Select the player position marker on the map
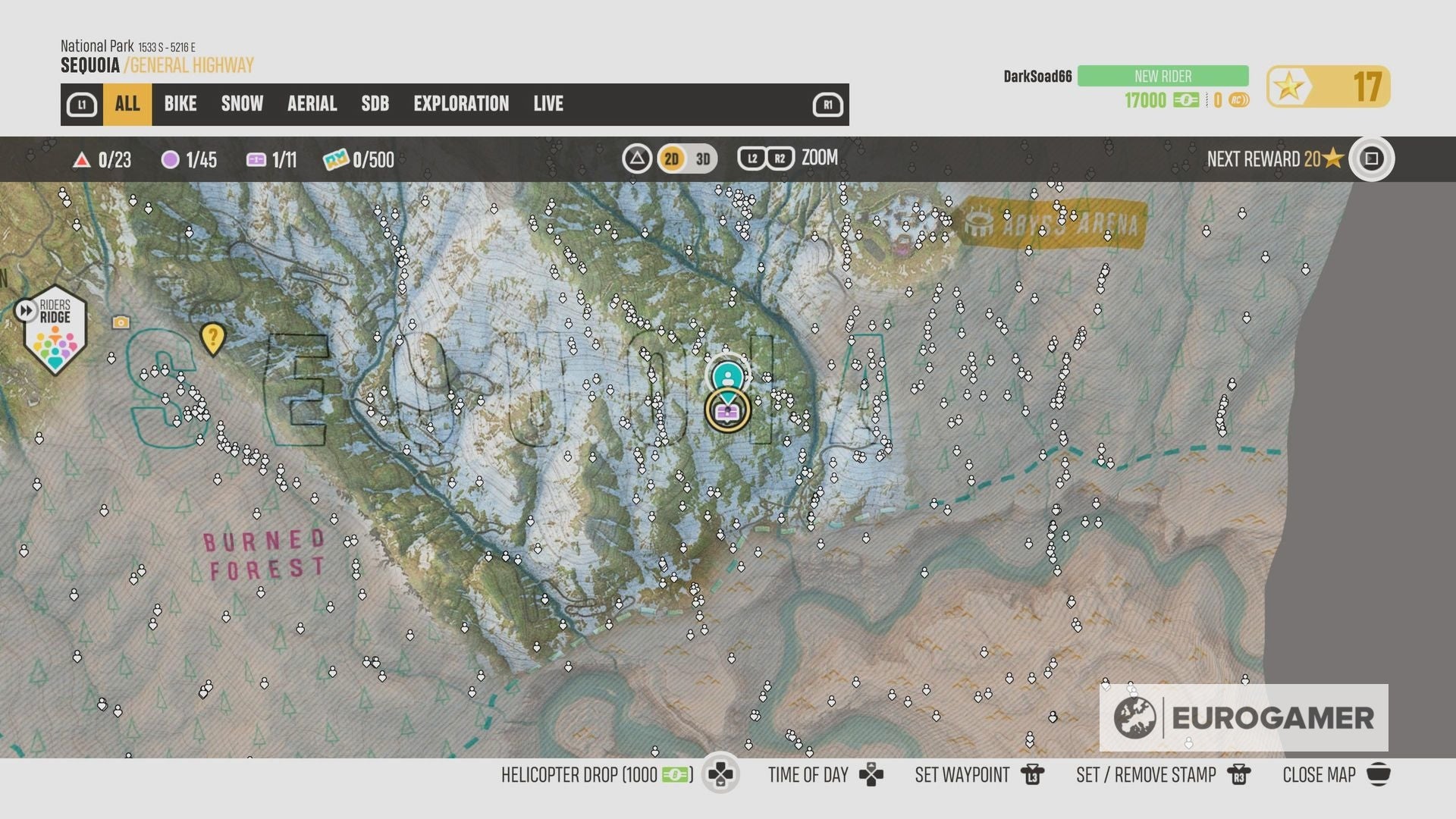The image size is (1456, 819). 728,375
